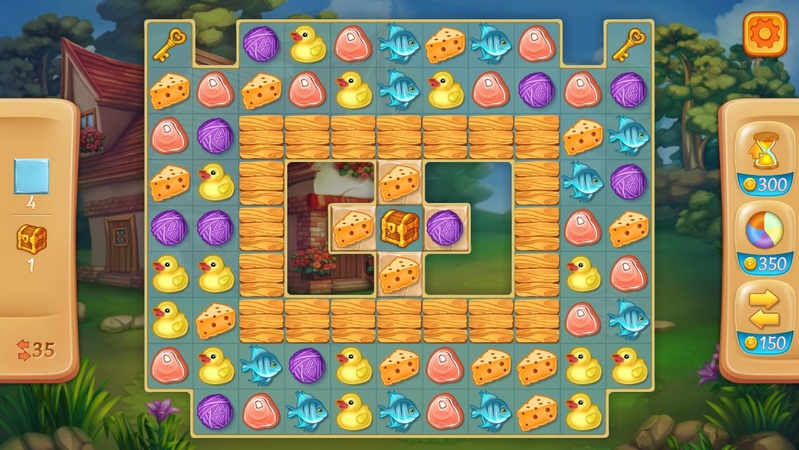The width and height of the screenshot is (799, 450).
Task: Use the color ball booster costing 350
Action: [x=762, y=233]
